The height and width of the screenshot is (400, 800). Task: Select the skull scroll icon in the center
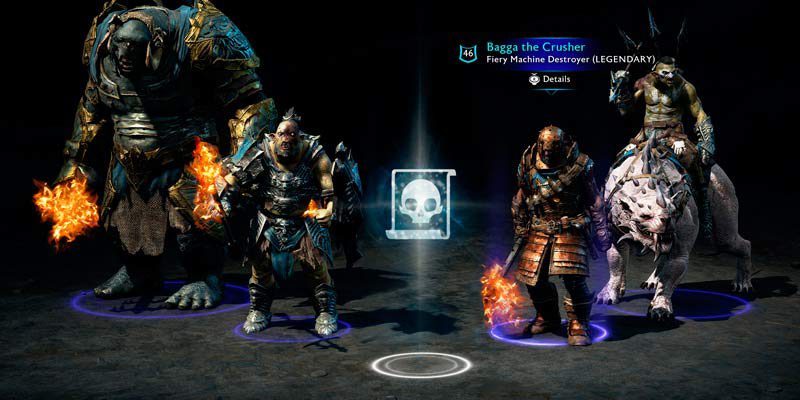pyautogui.click(x=423, y=203)
